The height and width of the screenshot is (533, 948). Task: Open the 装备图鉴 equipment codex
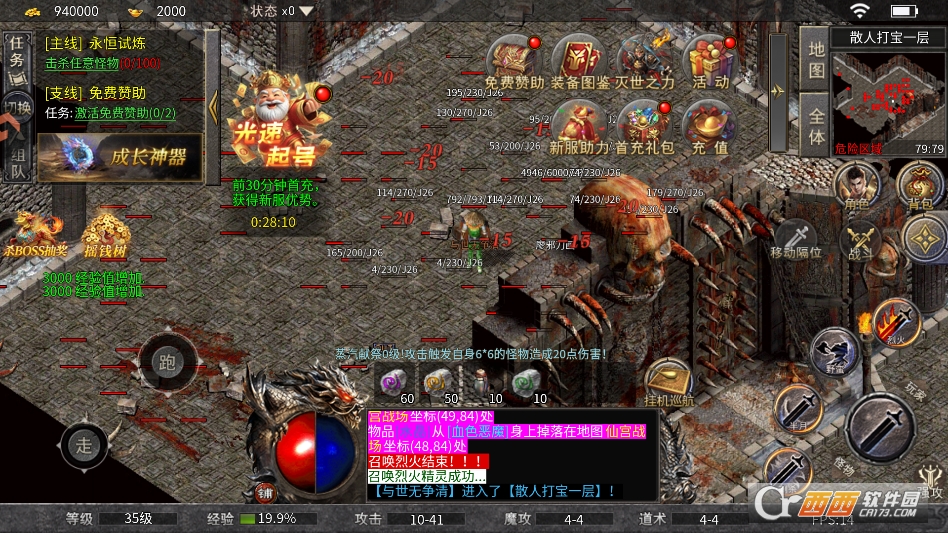[x=579, y=60]
